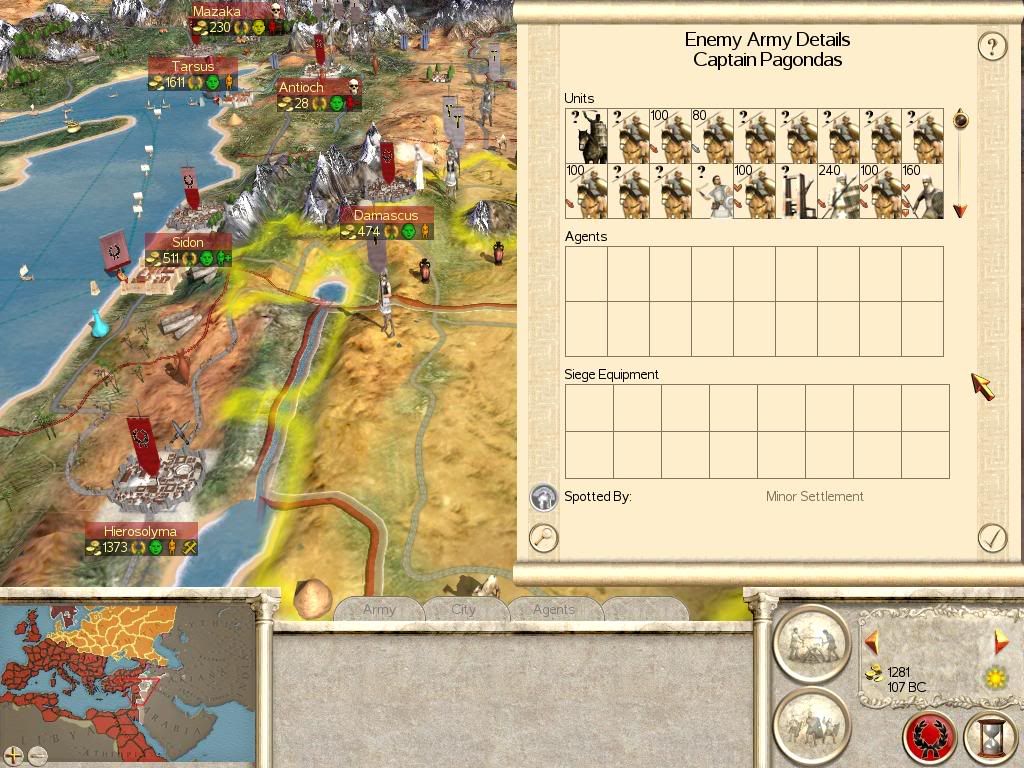The image size is (1024, 768).
Task: Switch to the City tab
Action: point(464,609)
